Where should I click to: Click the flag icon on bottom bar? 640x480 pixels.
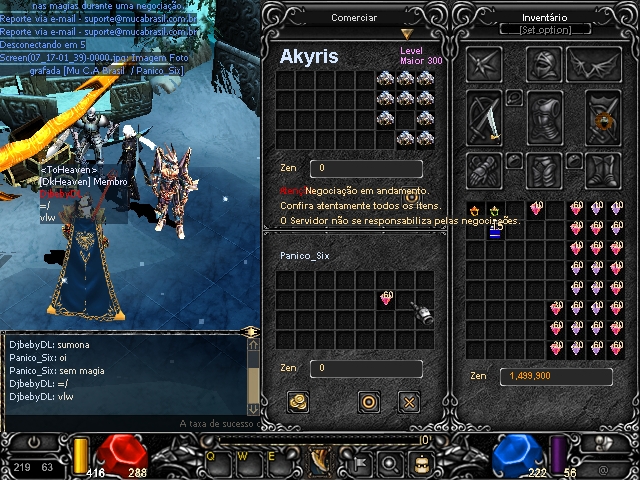click(x=359, y=463)
